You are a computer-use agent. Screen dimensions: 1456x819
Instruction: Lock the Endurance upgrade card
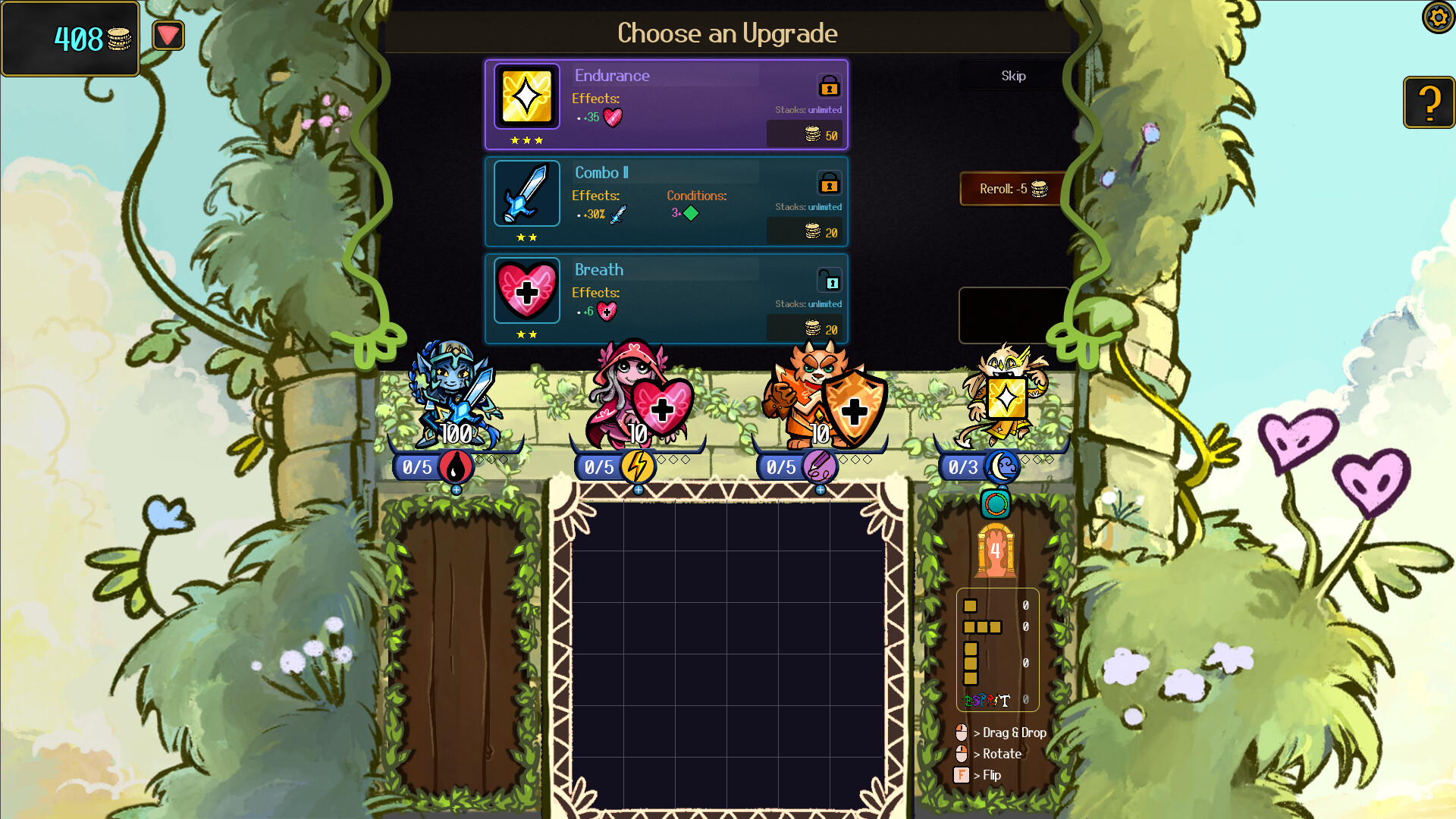(830, 86)
